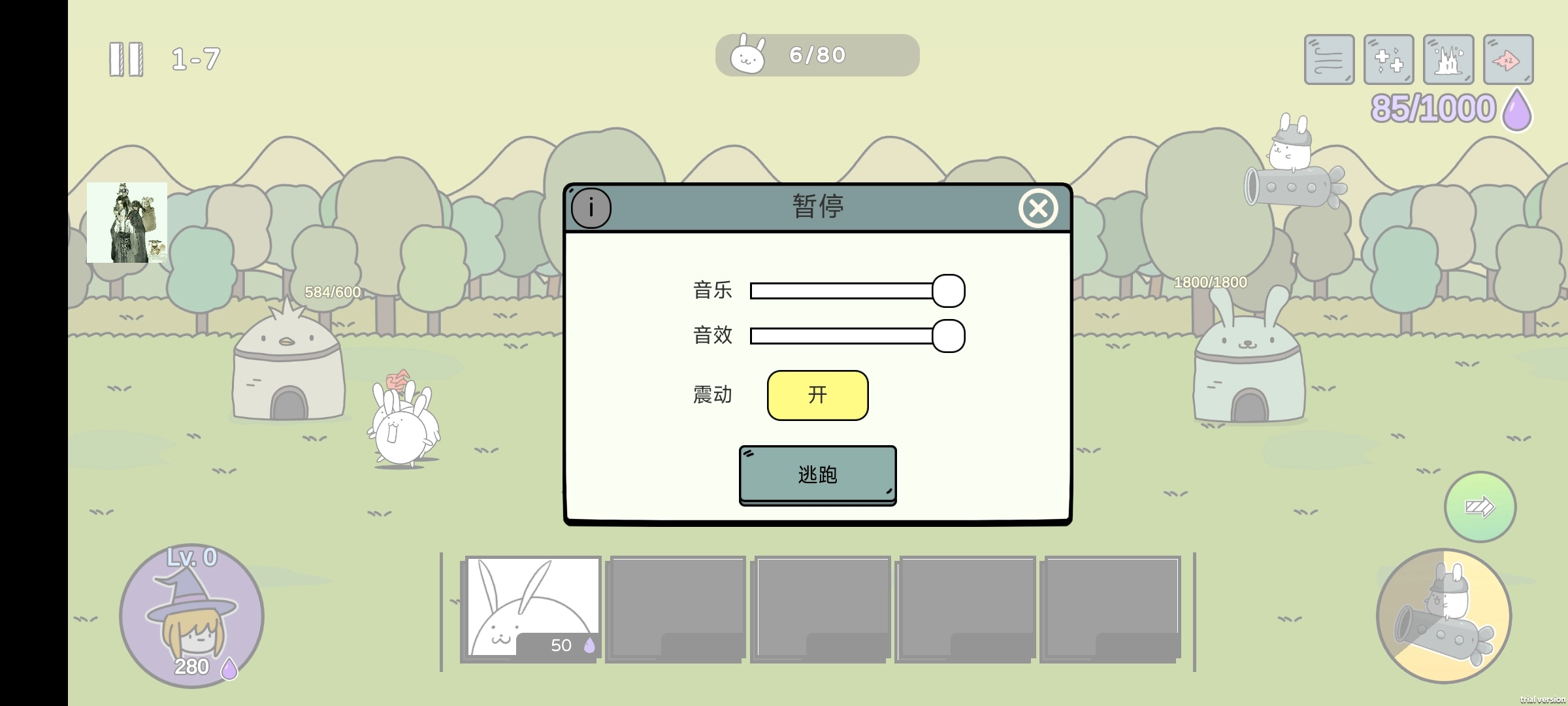
Task: Adjust the 音效 sound effects slider handle
Action: click(x=948, y=335)
